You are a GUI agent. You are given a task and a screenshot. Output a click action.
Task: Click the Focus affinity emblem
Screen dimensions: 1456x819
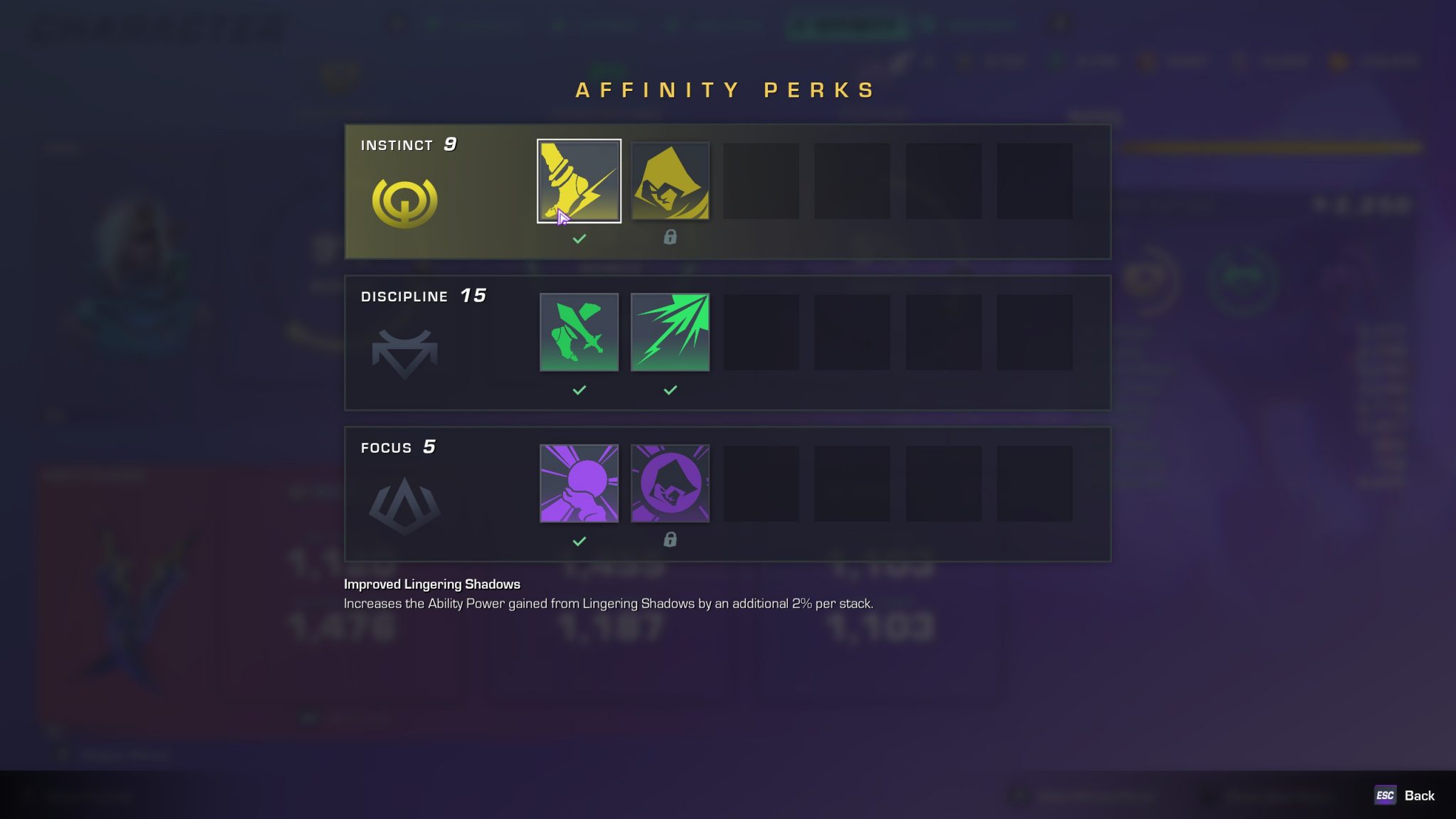click(405, 504)
